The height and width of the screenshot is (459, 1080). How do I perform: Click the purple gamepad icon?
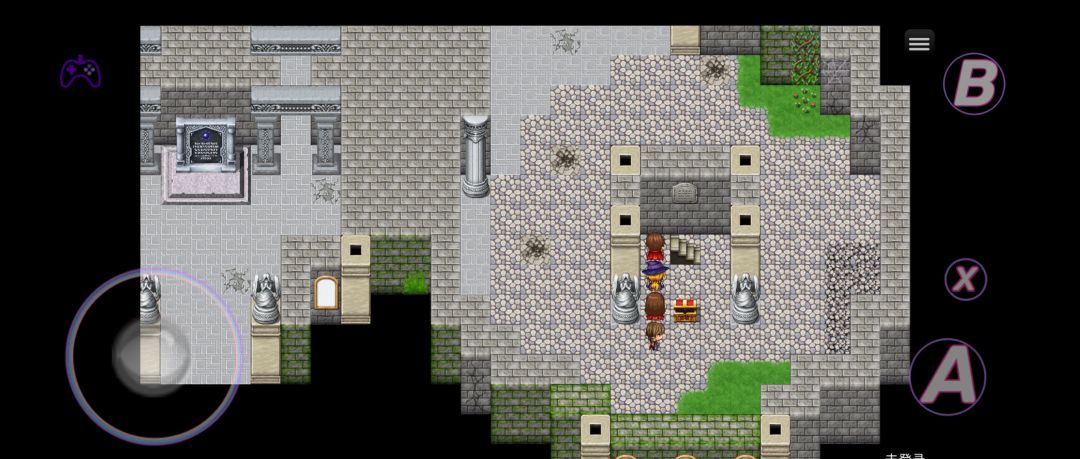tap(80, 72)
